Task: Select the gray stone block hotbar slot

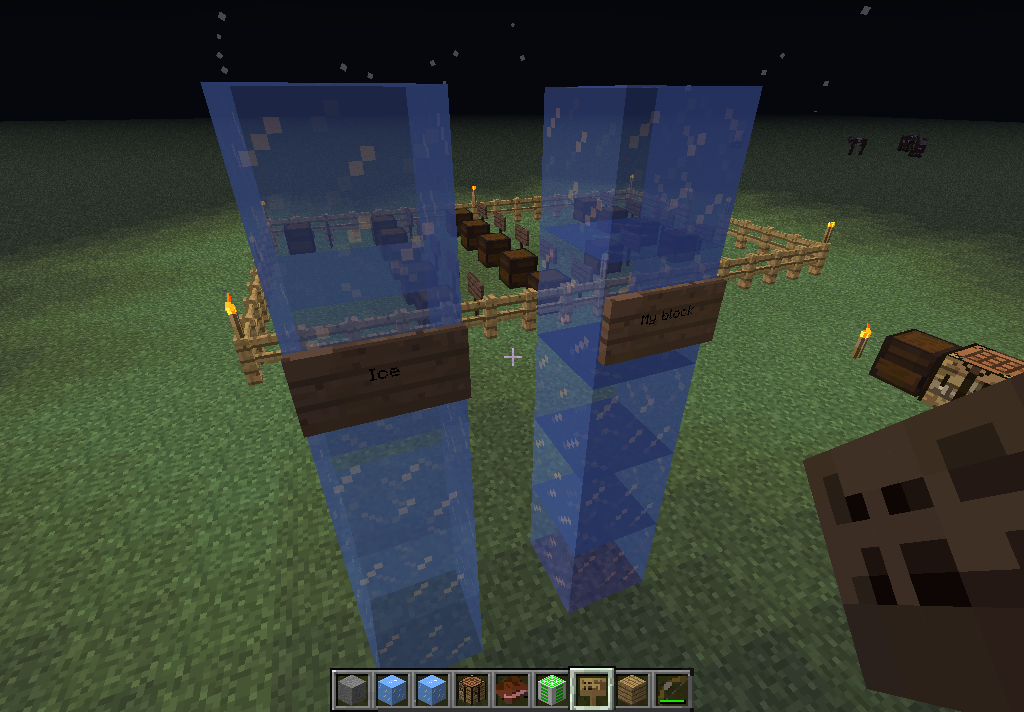Action: tap(351, 689)
